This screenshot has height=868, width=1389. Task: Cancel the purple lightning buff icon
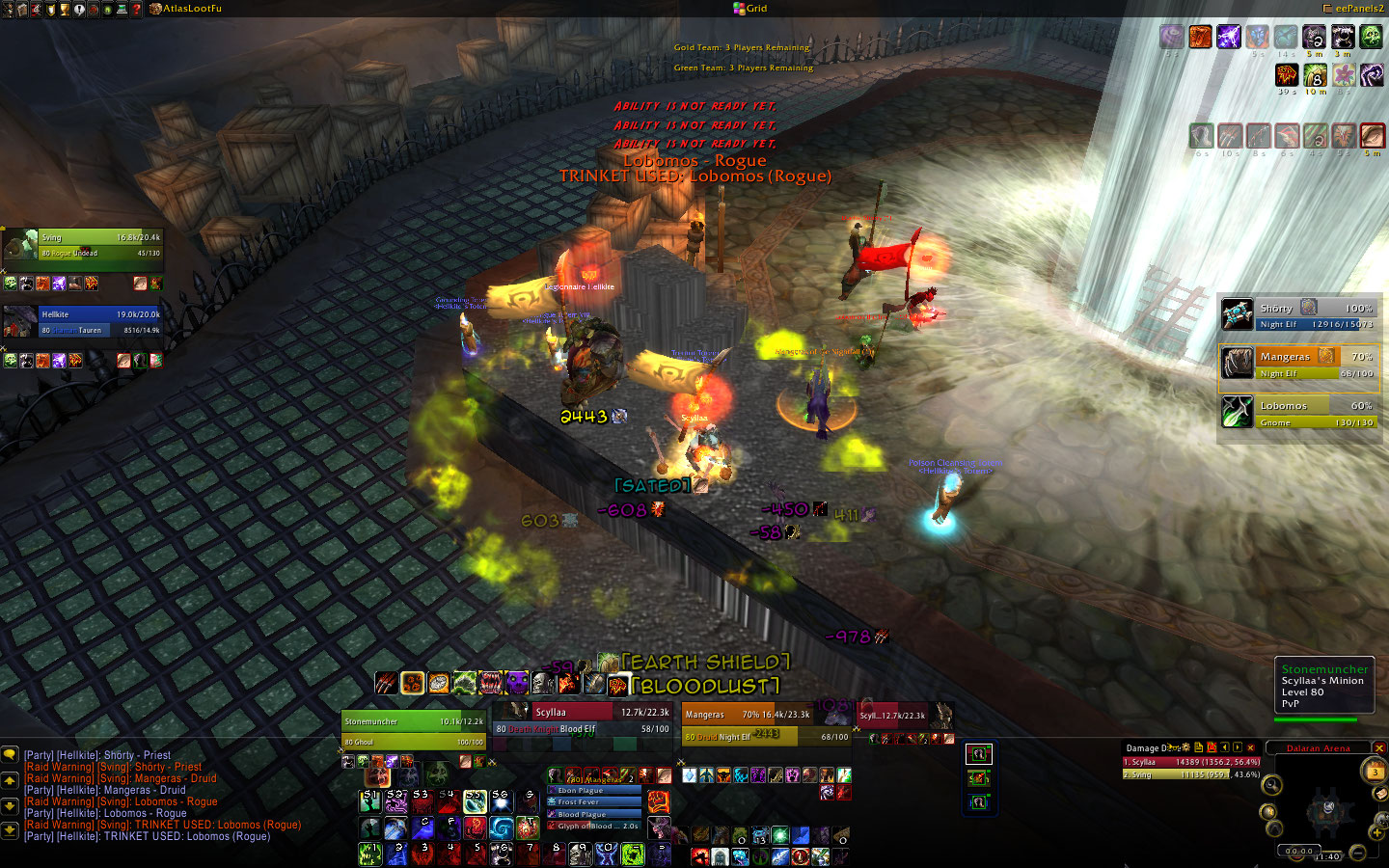tap(1228, 37)
